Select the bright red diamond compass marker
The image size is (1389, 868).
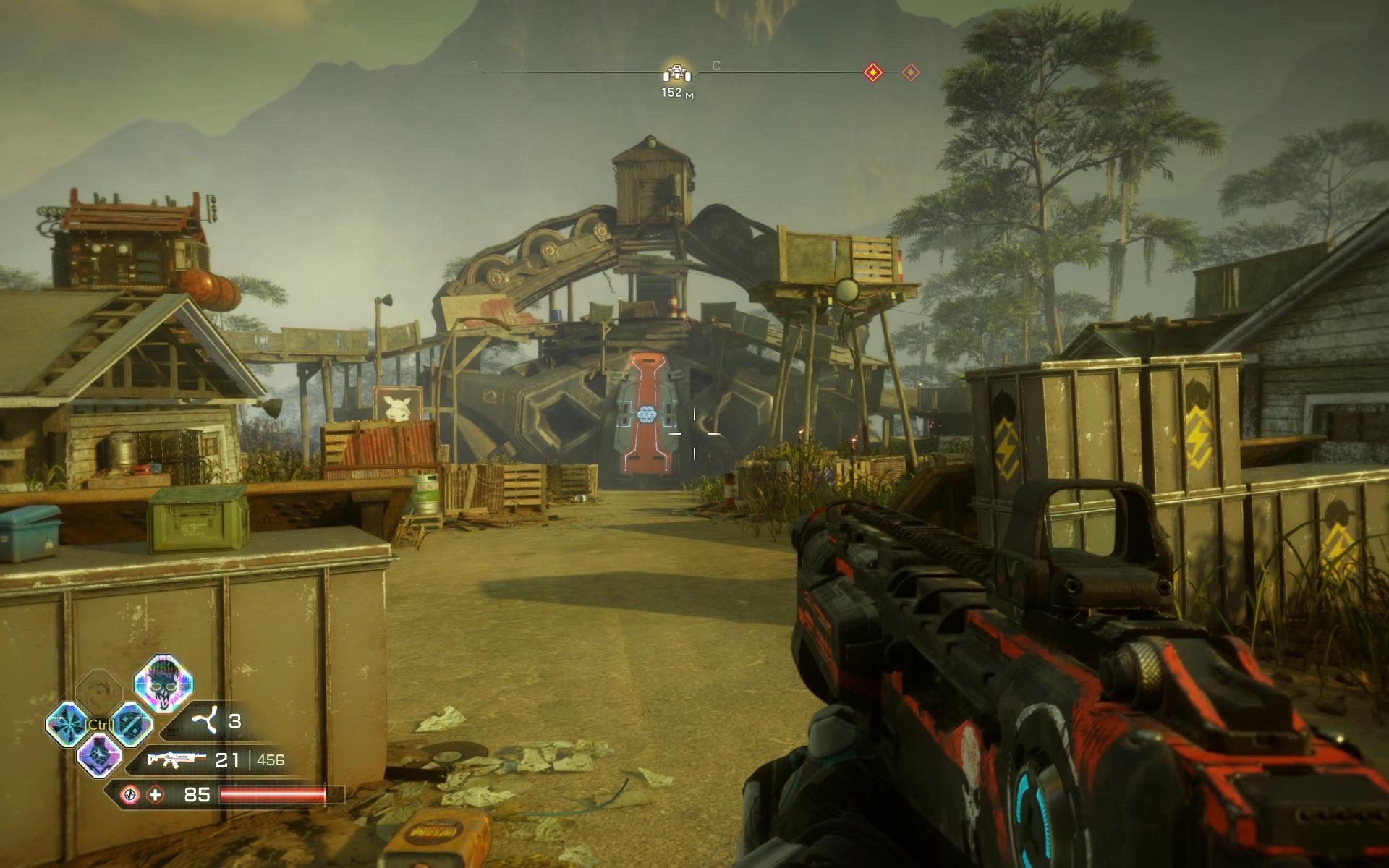tap(873, 72)
